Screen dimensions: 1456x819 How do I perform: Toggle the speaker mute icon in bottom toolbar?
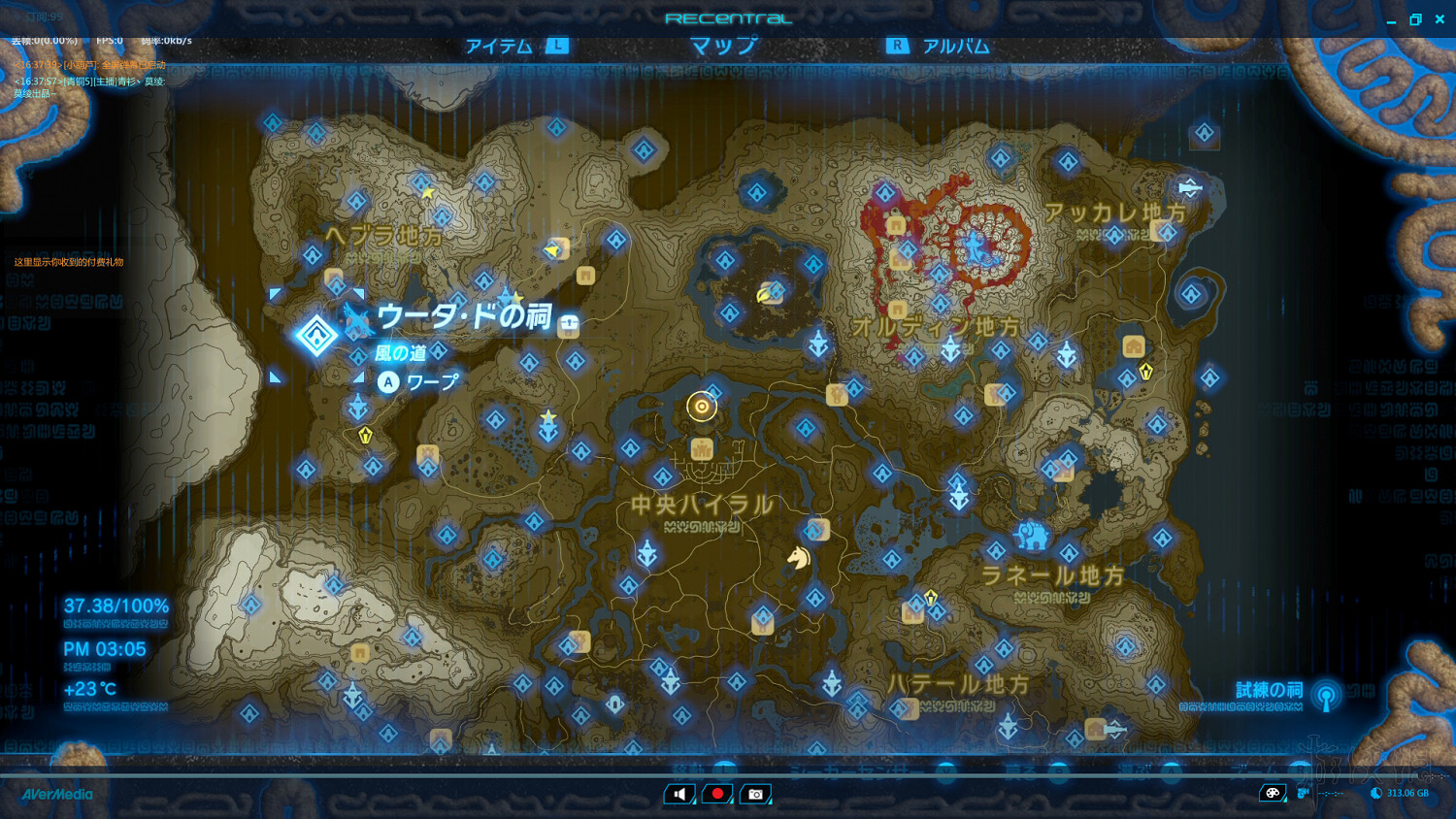(679, 794)
